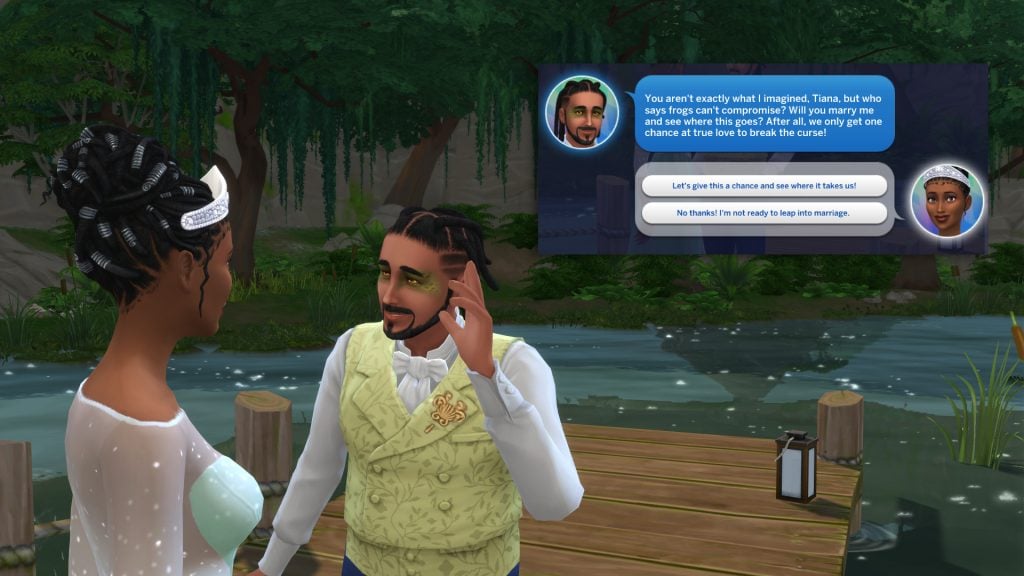
Task: Select "No thanks! I'm not ready" reply
Action: point(764,213)
